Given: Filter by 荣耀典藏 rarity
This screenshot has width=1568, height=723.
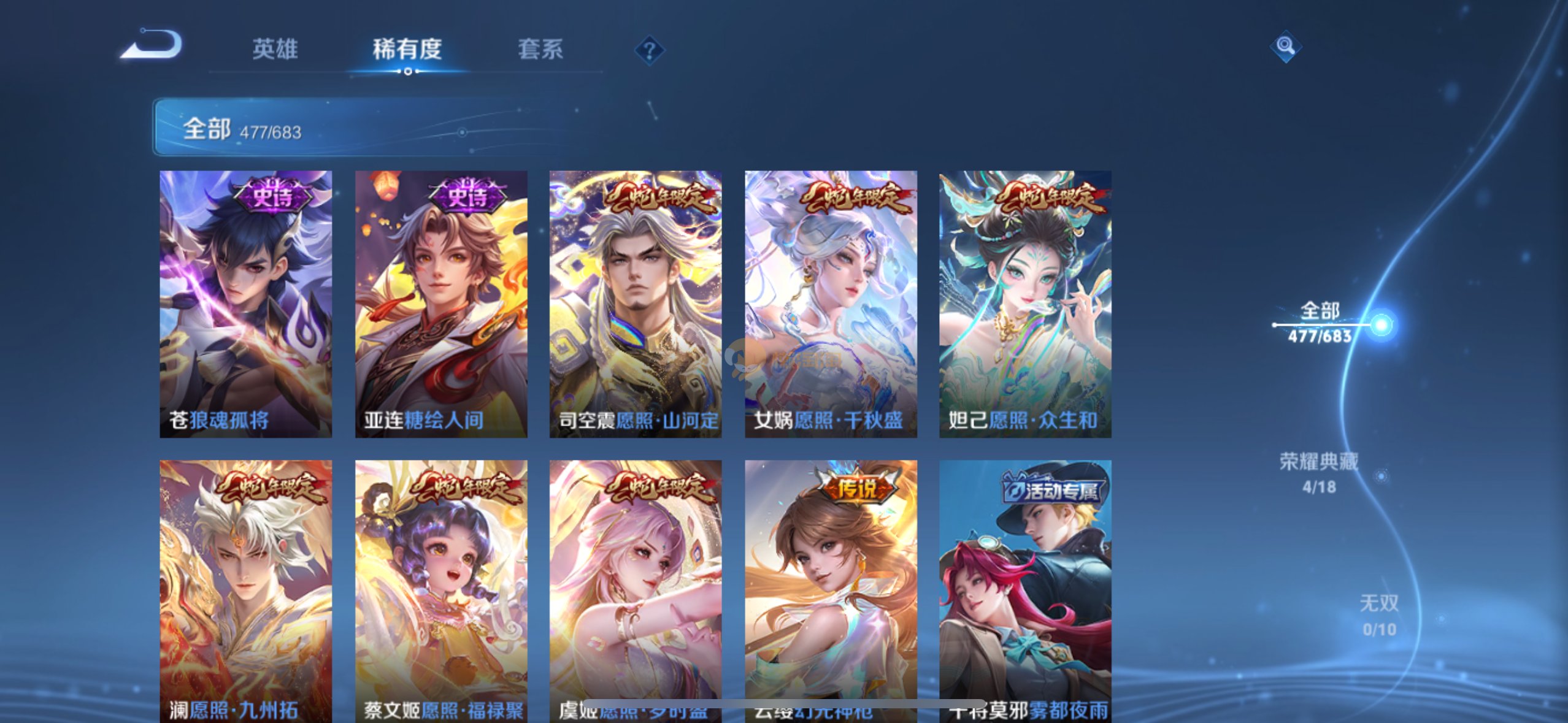Looking at the screenshot, I should [x=1319, y=473].
